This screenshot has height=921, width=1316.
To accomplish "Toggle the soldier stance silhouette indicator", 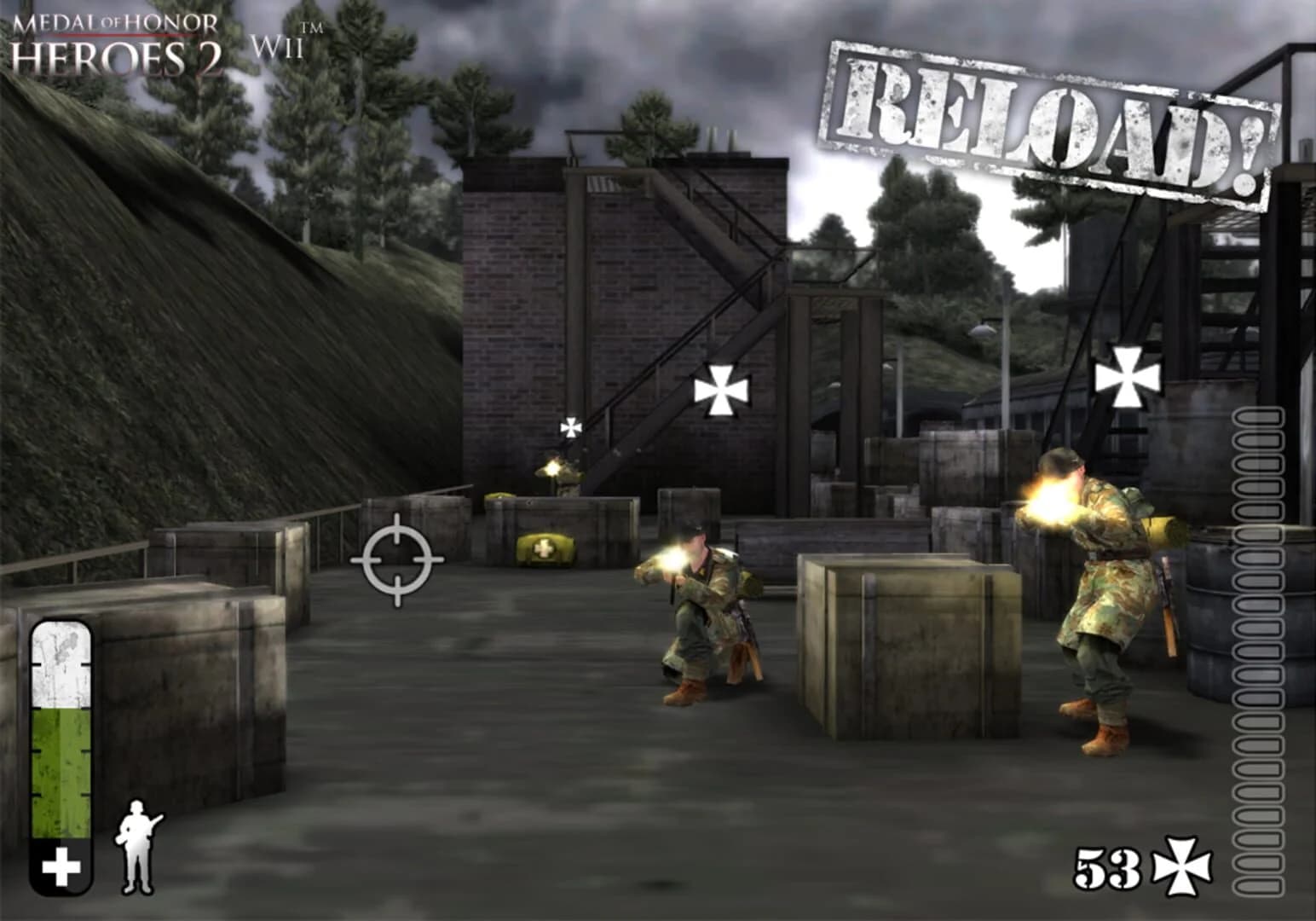I will pos(136,849).
